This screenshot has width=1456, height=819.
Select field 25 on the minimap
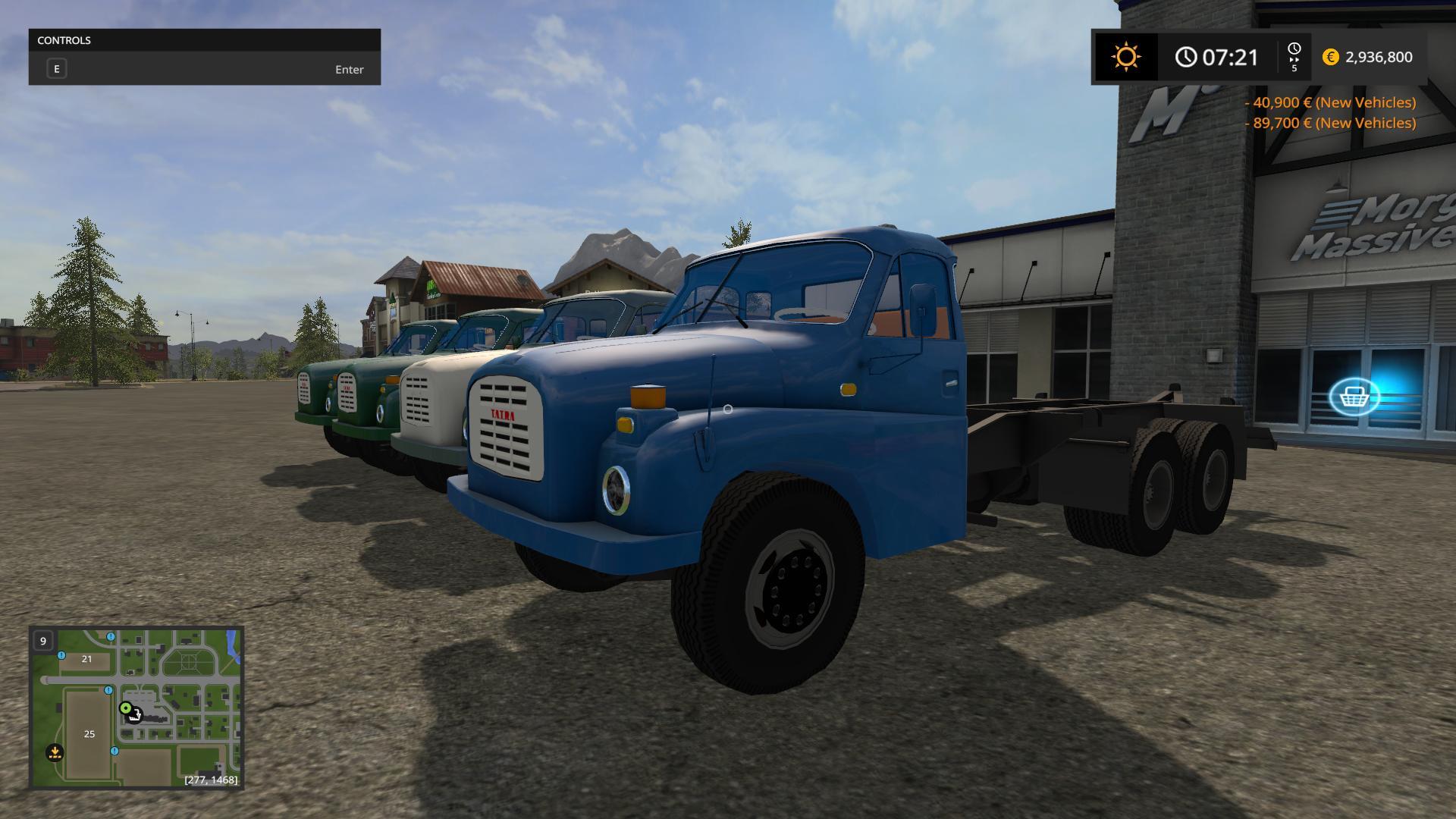(89, 733)
